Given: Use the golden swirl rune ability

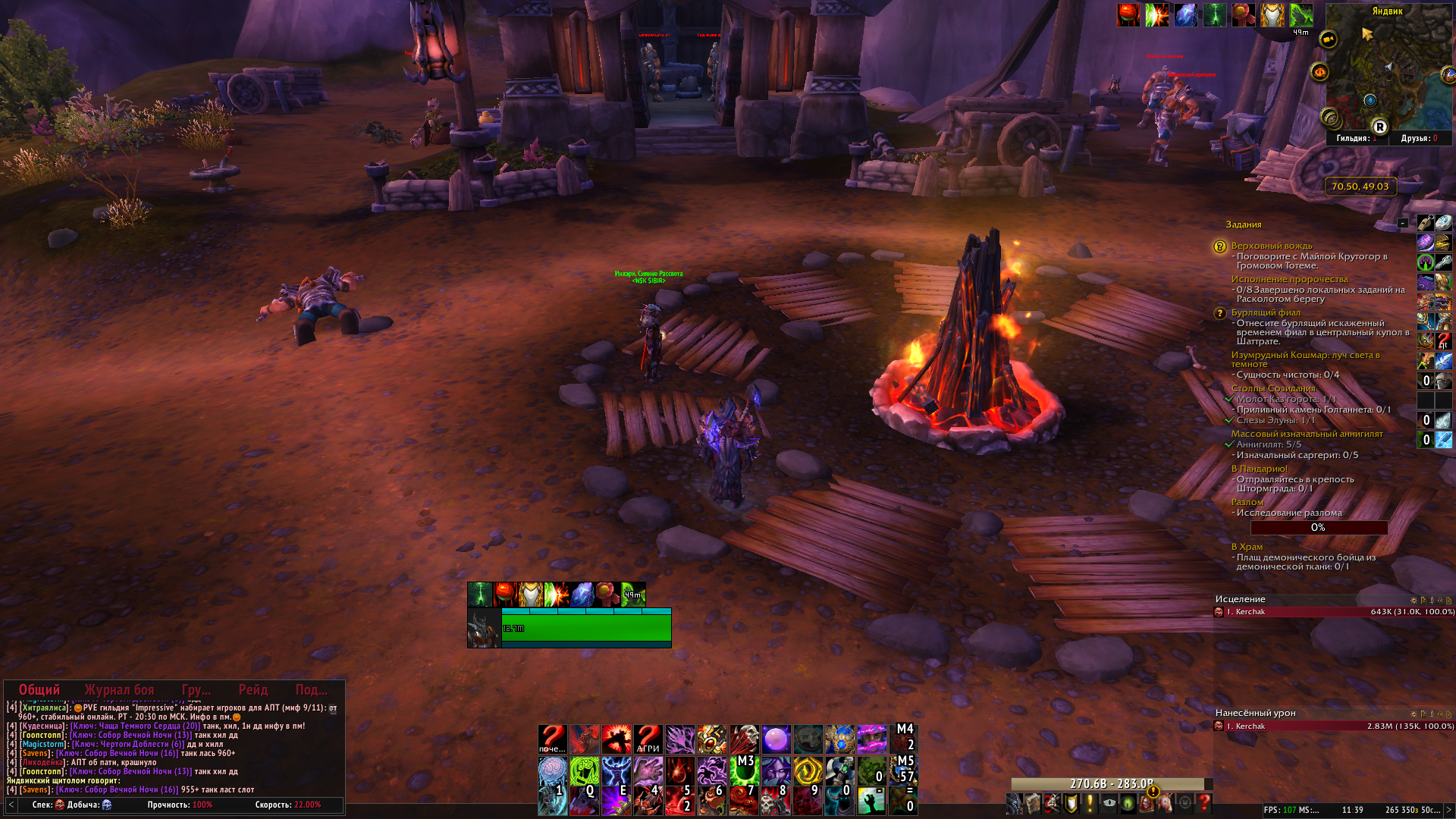Looking at the screenshot, I should [808, 770].
